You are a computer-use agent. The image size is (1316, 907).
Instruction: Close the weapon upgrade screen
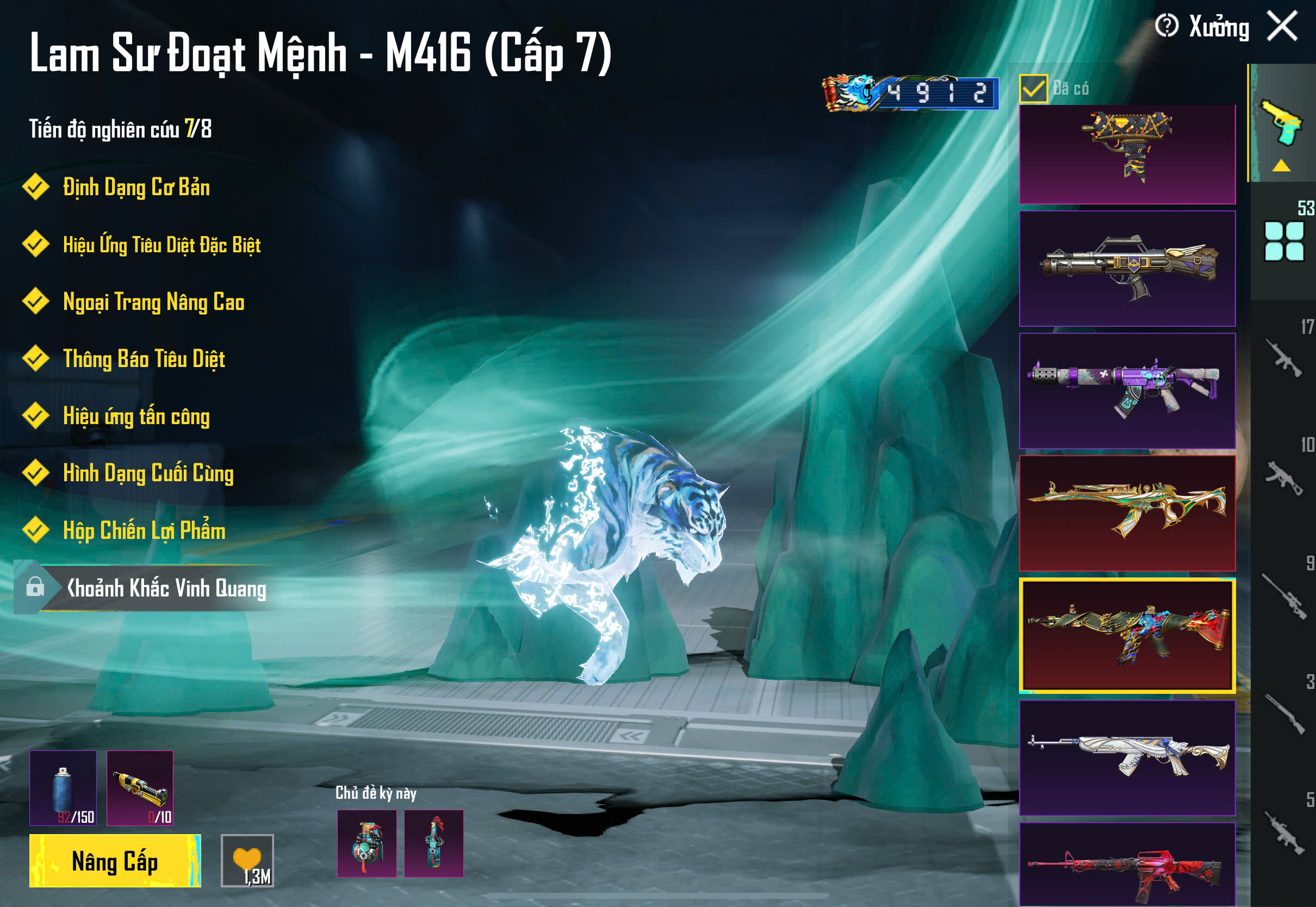tap(1282, 26)
